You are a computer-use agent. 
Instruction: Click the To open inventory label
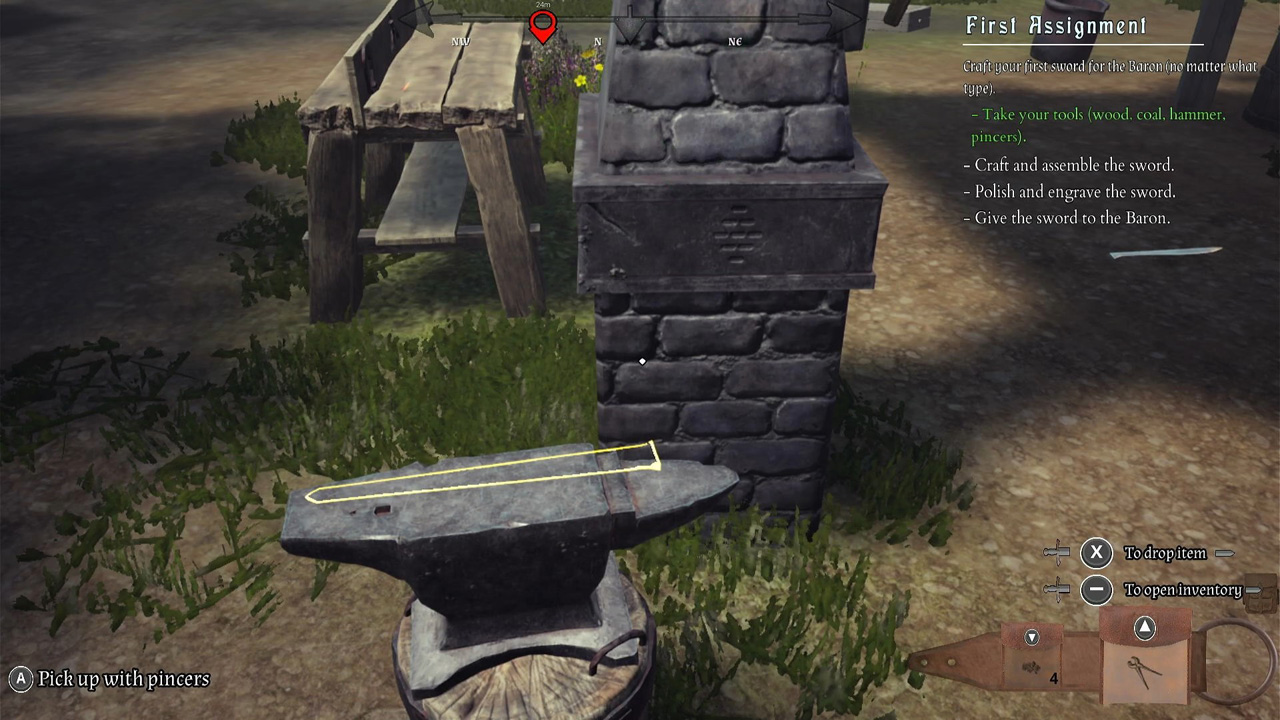pos(1183,590)
